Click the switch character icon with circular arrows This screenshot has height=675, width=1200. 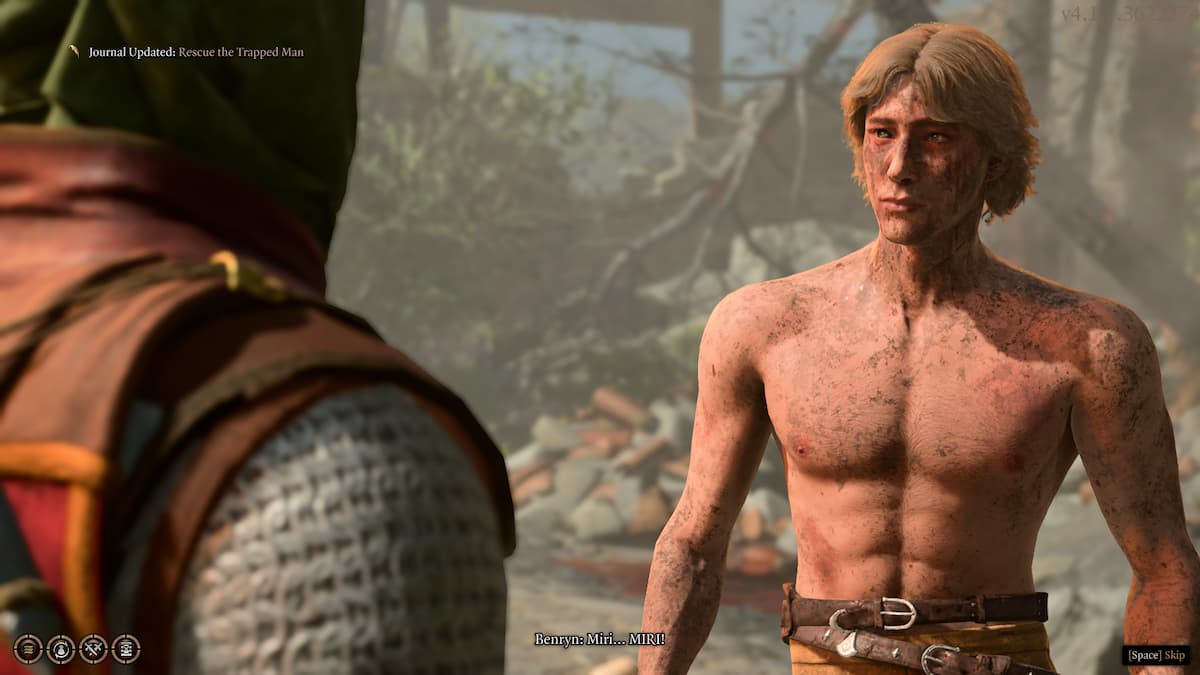point(61,649)
